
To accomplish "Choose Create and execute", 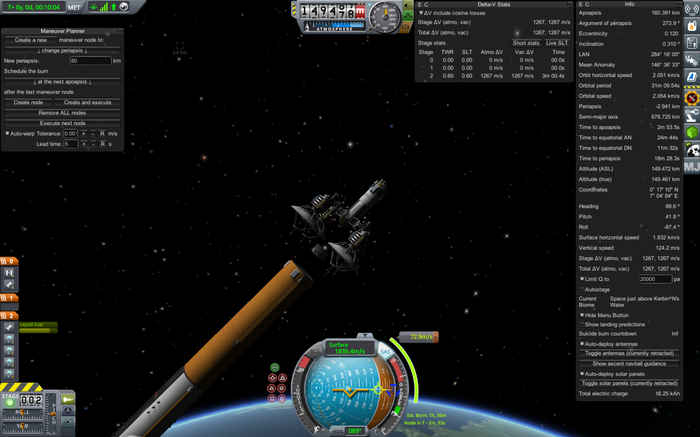I will pos(87,102).
